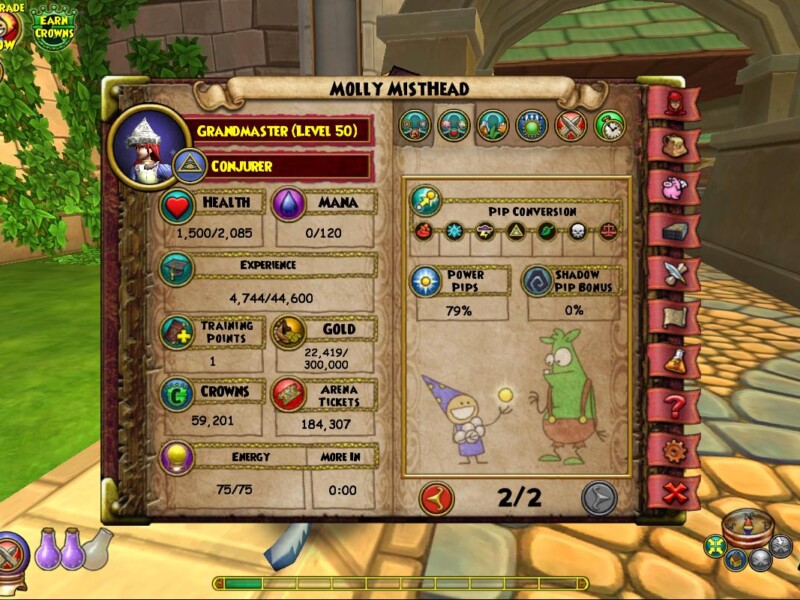Click the Power Pips sun icon
This screenshot has width=800, height=600.
tap(426, 281)
